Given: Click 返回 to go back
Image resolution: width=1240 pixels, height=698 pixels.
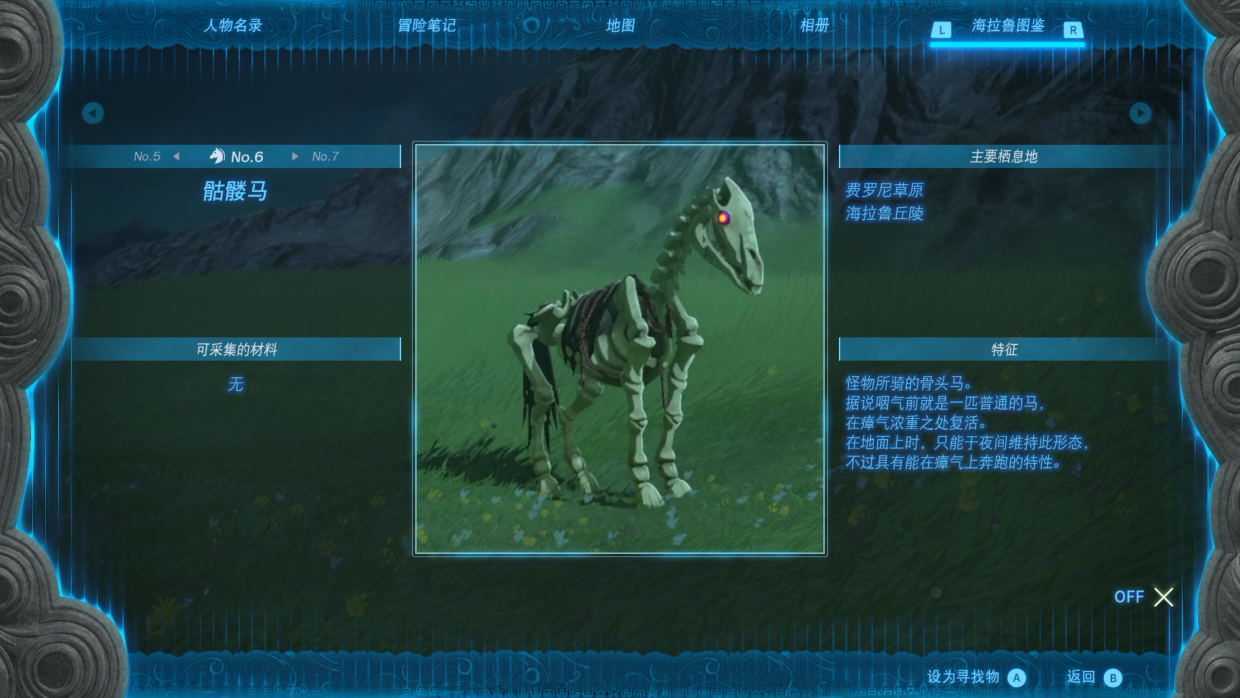Looking at the screenshot, I should [x=1093, y=677].
